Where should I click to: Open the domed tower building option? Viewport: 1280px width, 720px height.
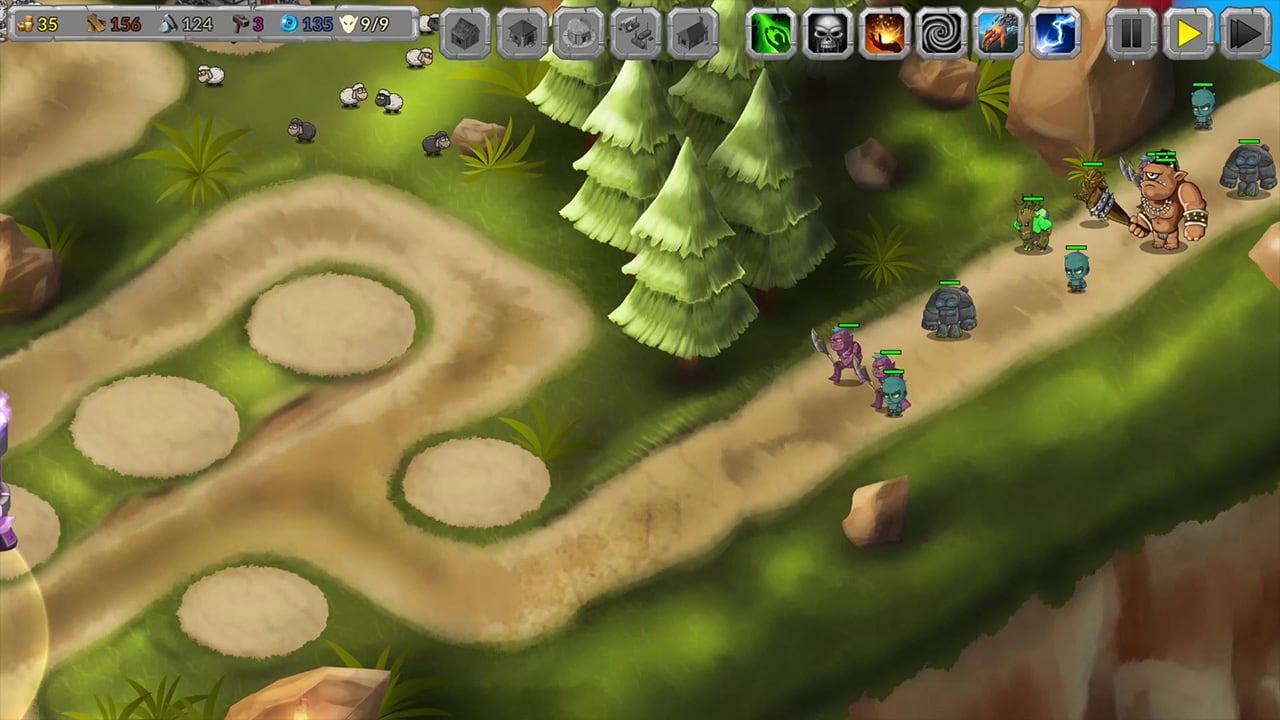577,33
